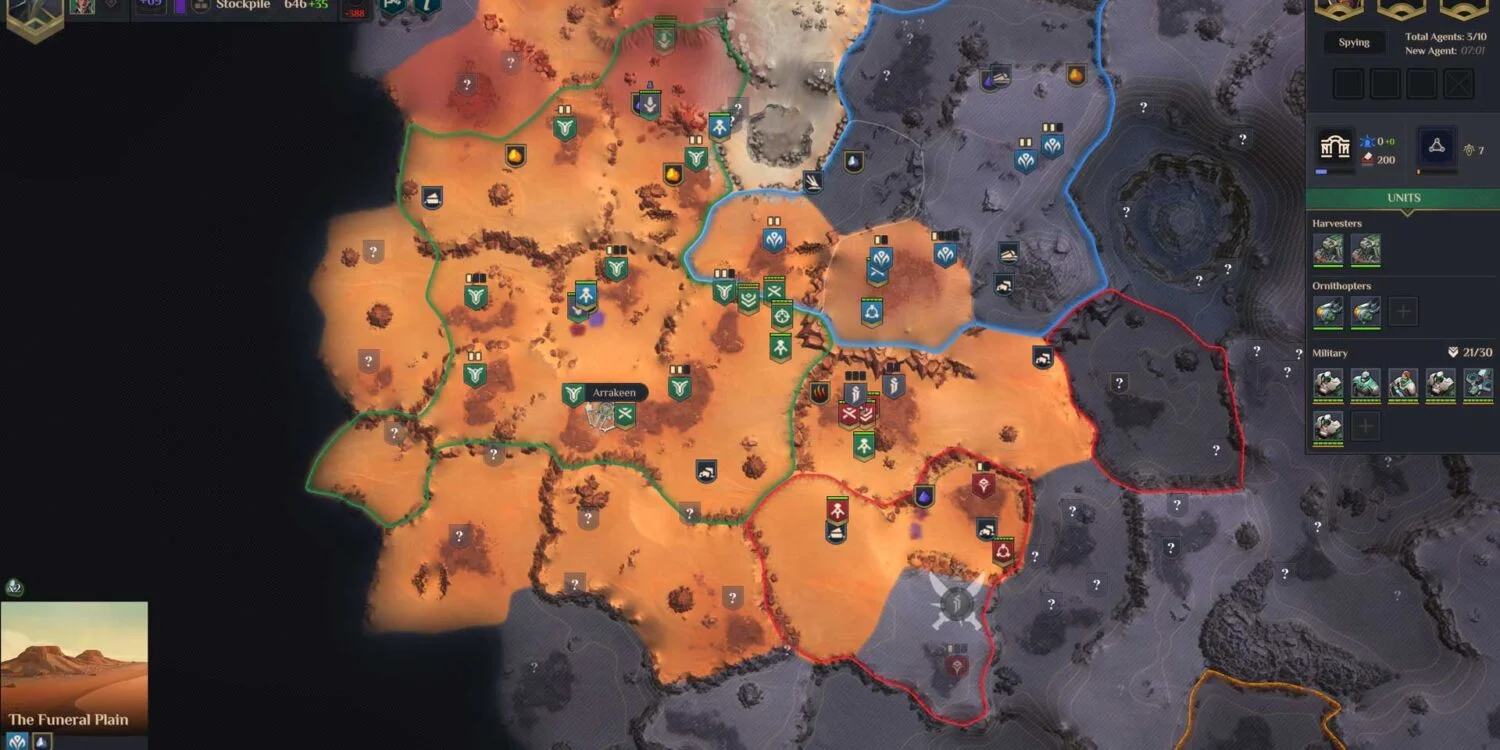
Task: Select the UNITS tab header
Action: coord(1403,198)
